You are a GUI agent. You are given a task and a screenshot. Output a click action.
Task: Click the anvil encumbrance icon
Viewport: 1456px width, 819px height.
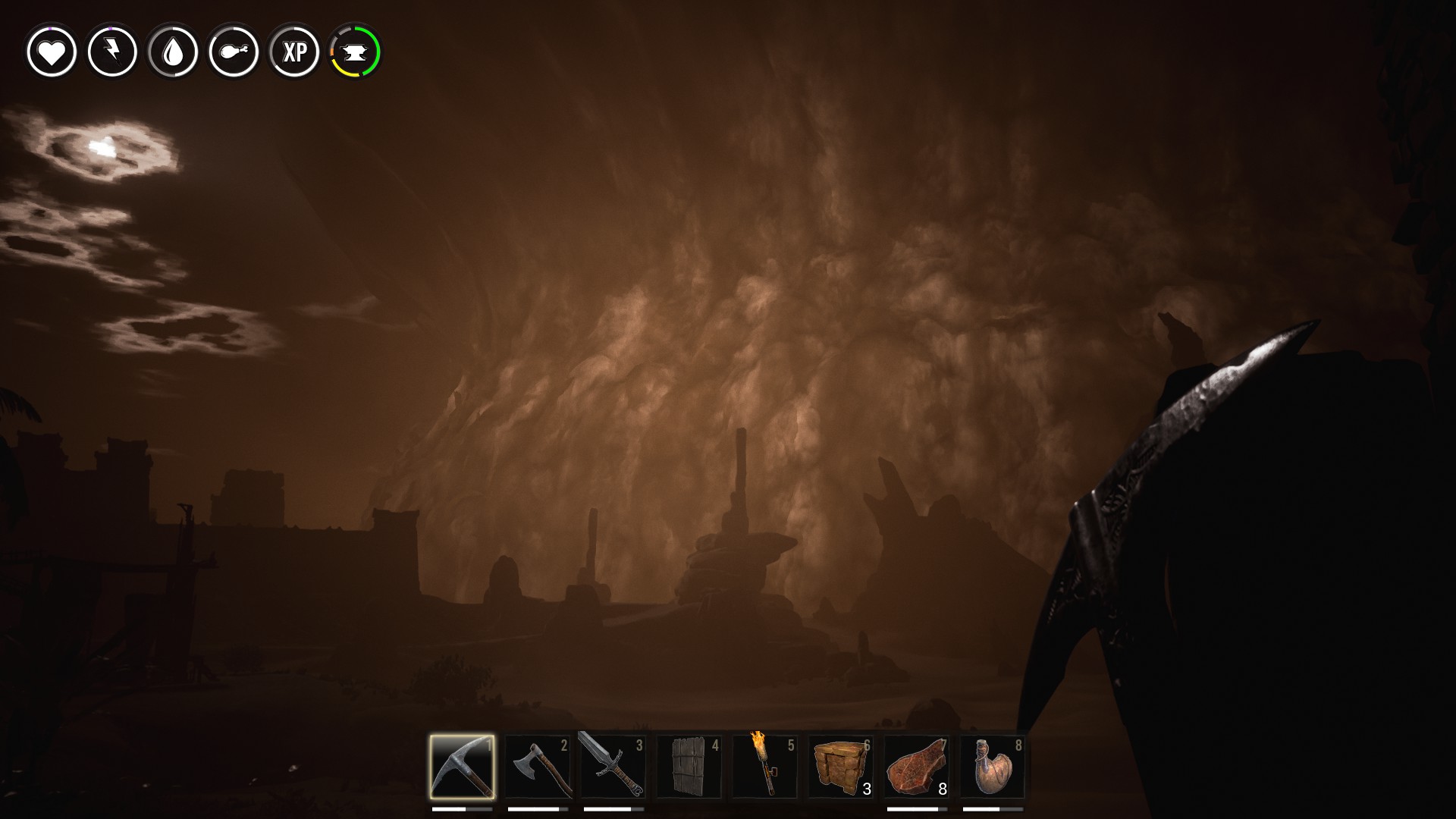point(355,52)
